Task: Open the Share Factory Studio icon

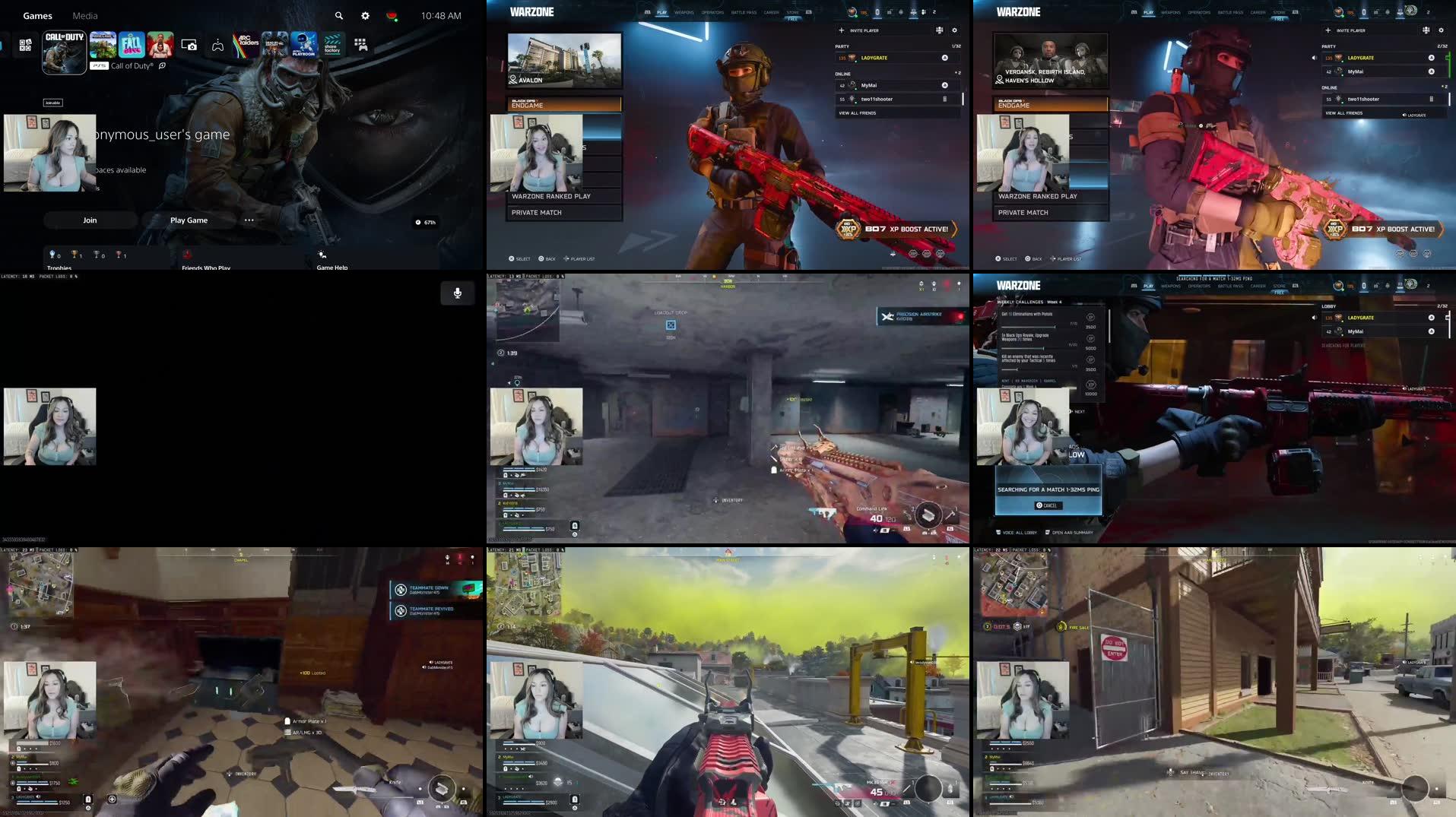Action: click(332, 44)
